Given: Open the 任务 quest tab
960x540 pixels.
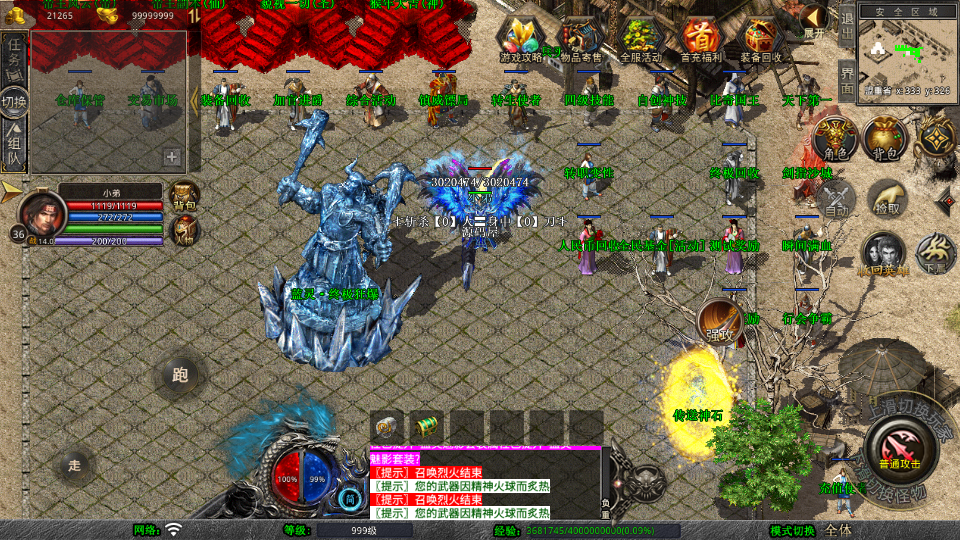Looking at the screenshot, I should click(x=14, y=55).
